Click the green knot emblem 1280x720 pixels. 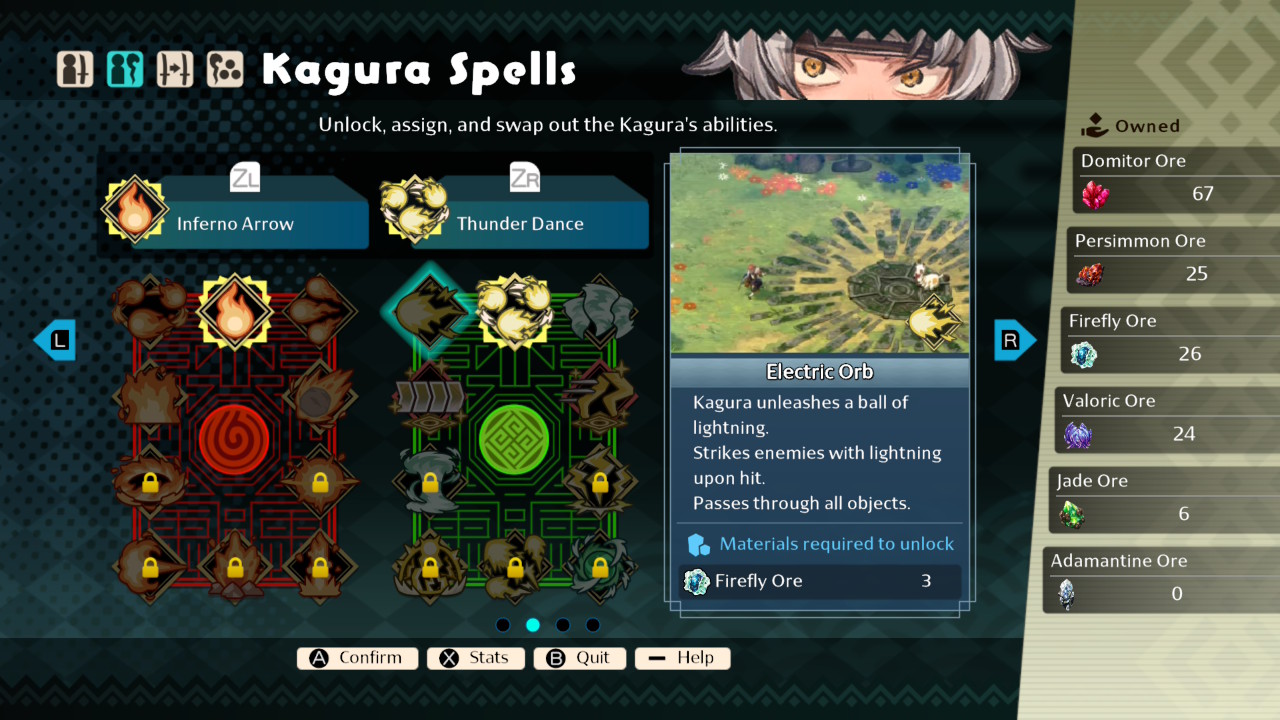pyautogui.click(x=514, y=440)
